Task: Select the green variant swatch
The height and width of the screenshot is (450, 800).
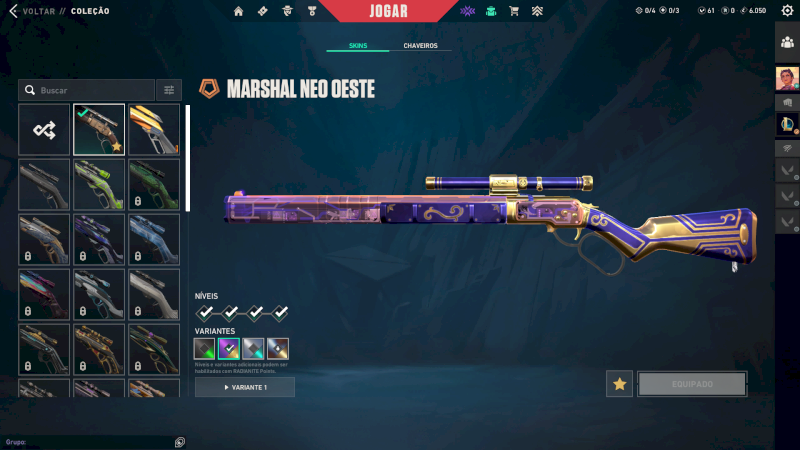Action: 204,348
